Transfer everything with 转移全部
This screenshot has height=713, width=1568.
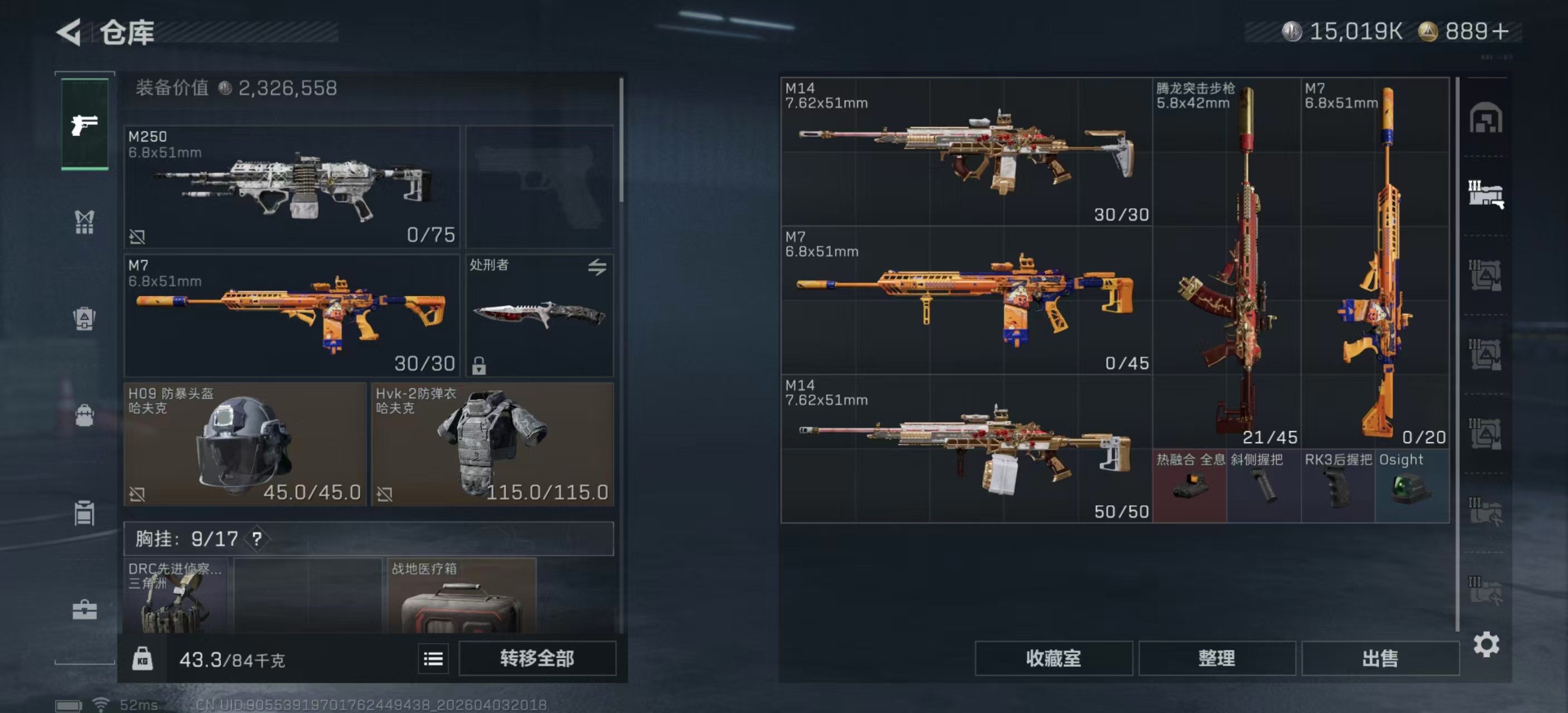[x=537, y=658]
